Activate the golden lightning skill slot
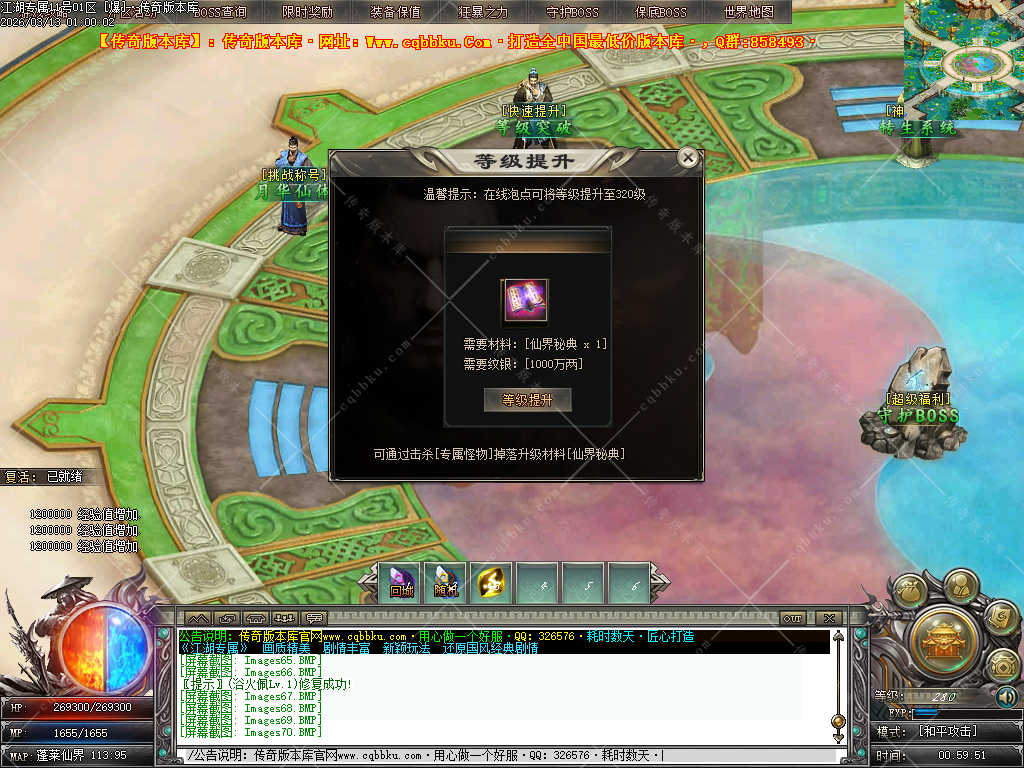 (491, 583)
